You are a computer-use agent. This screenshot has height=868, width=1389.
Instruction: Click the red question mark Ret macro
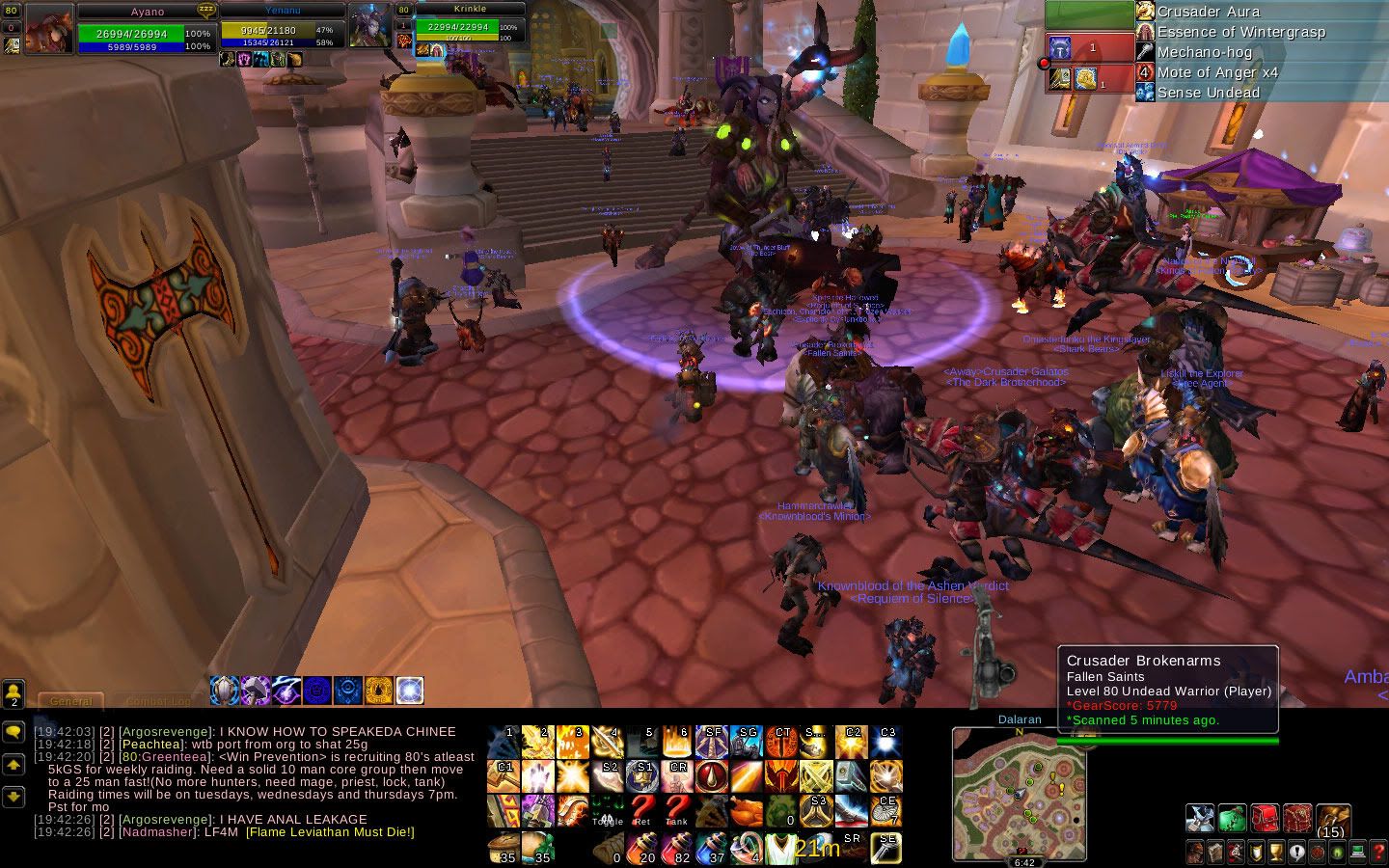tap(643, 810)
